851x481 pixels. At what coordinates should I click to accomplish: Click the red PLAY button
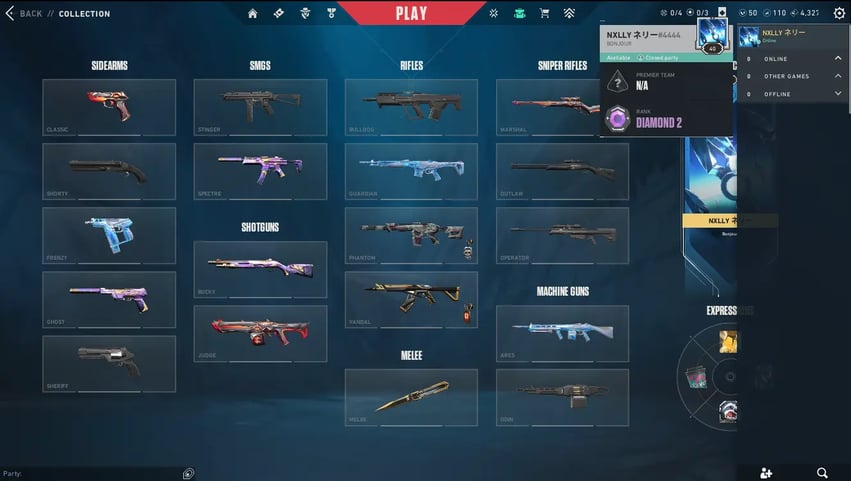pos(411,13)
